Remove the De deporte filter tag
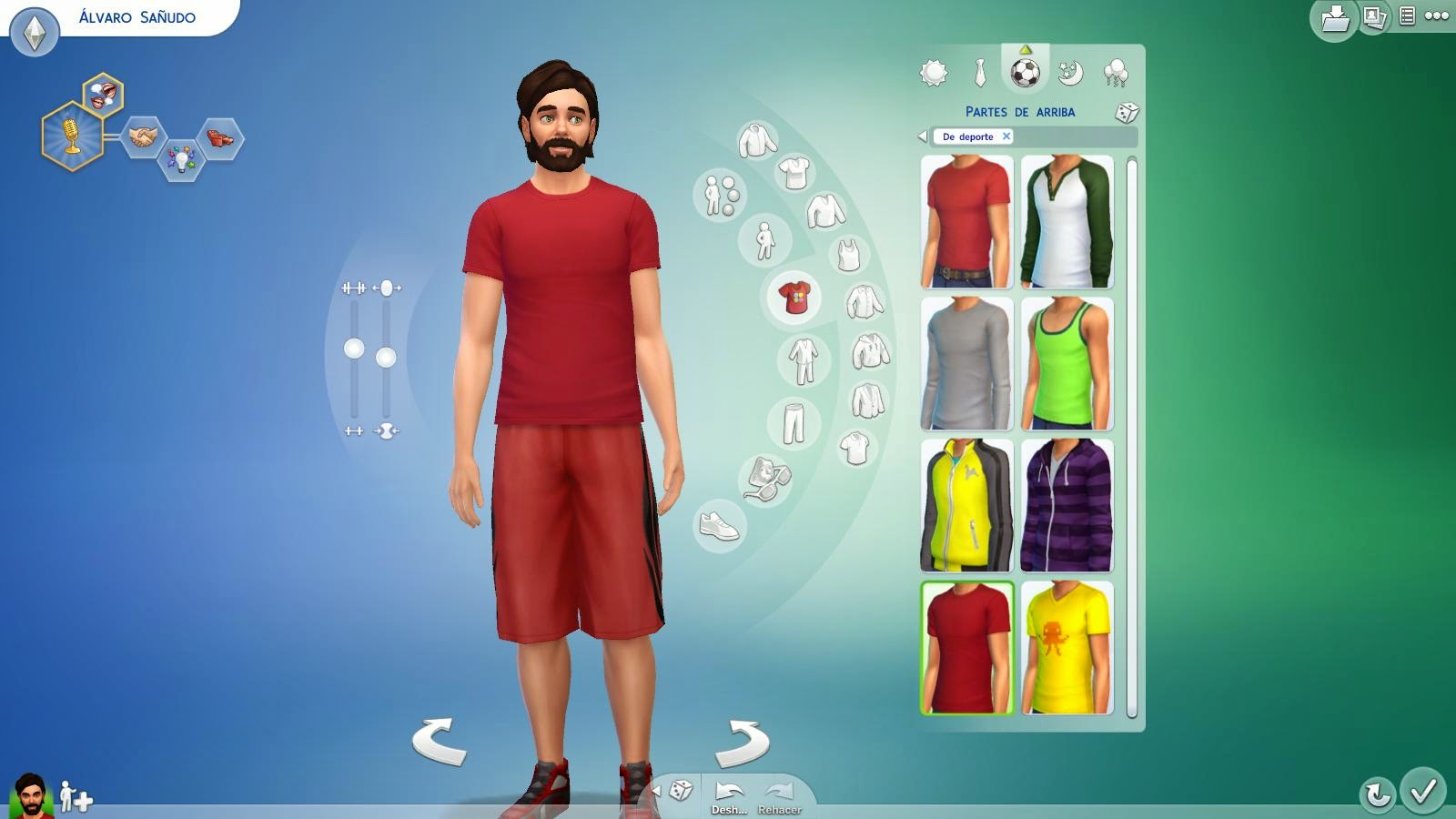 tap(1006, 136)
